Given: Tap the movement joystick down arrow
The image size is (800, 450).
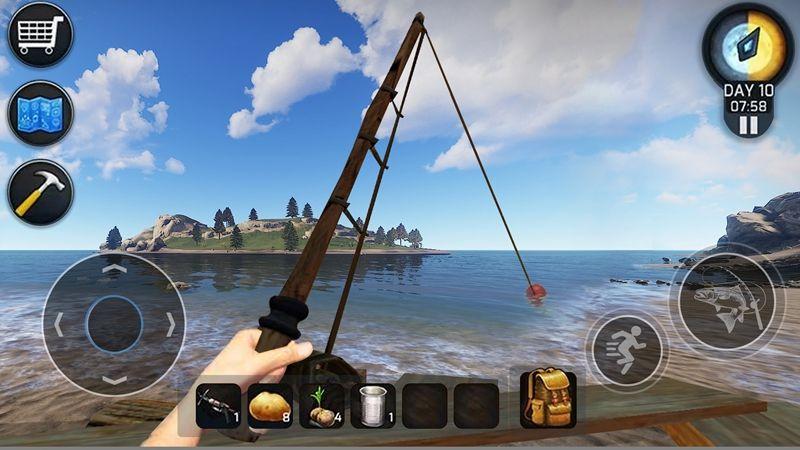Looking at the screenshot, I should click(x=115, y=381).
